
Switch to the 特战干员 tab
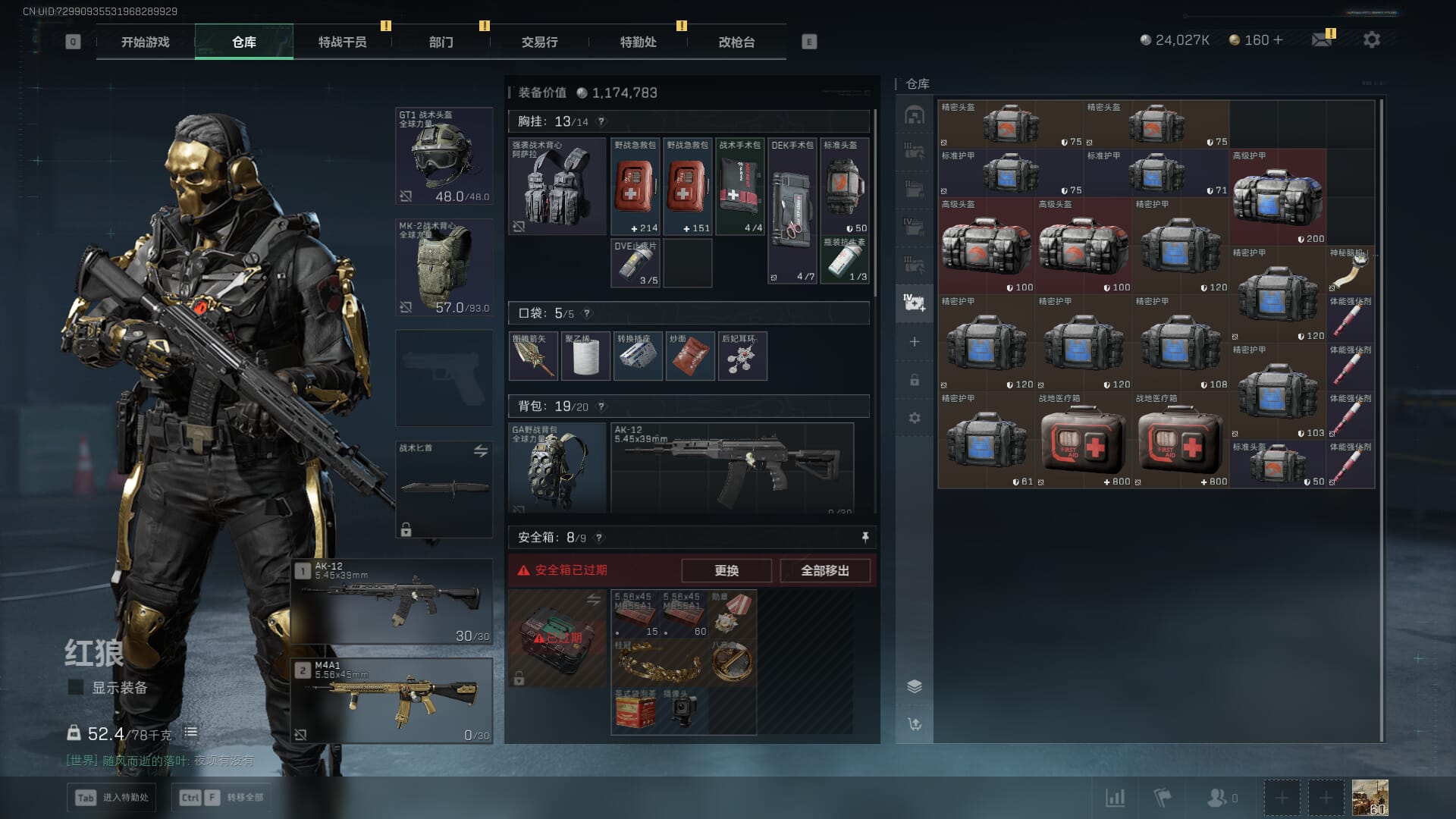tap(342, 42)
